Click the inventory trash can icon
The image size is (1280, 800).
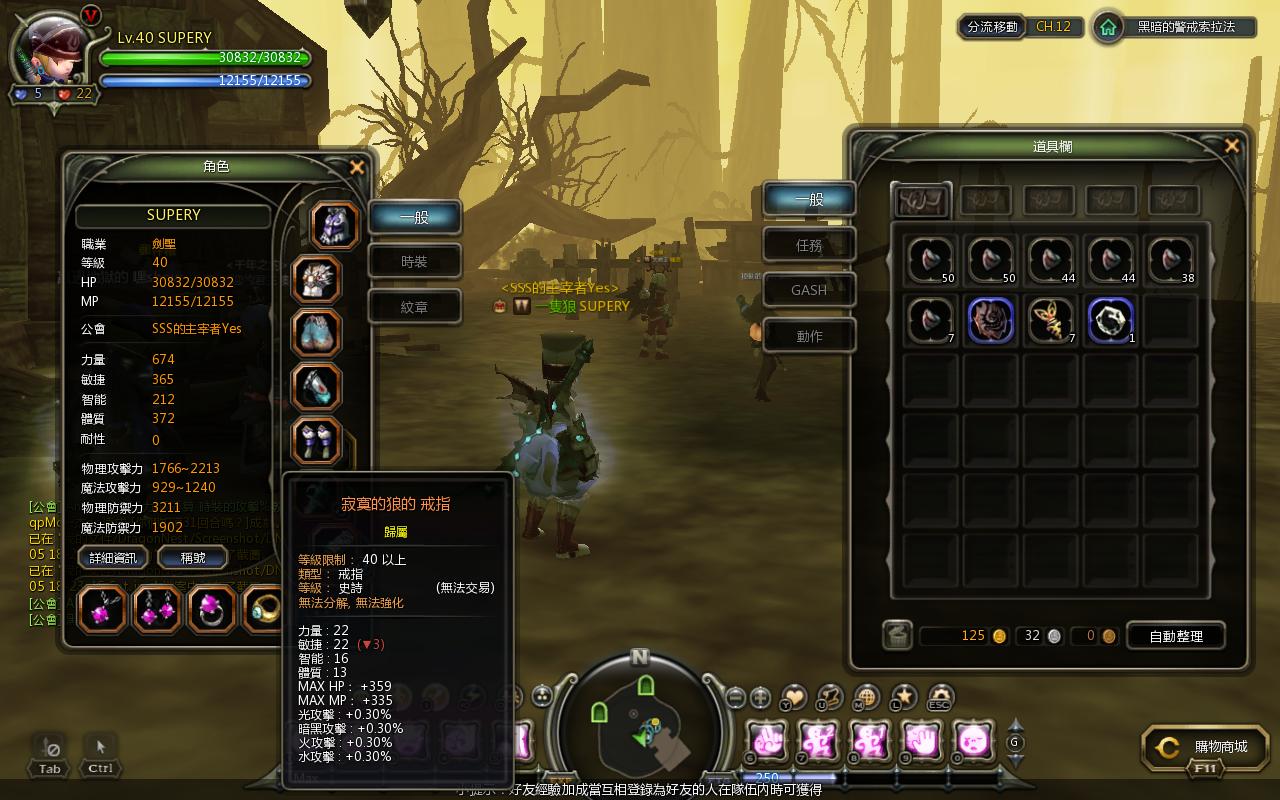coord(897,636)
